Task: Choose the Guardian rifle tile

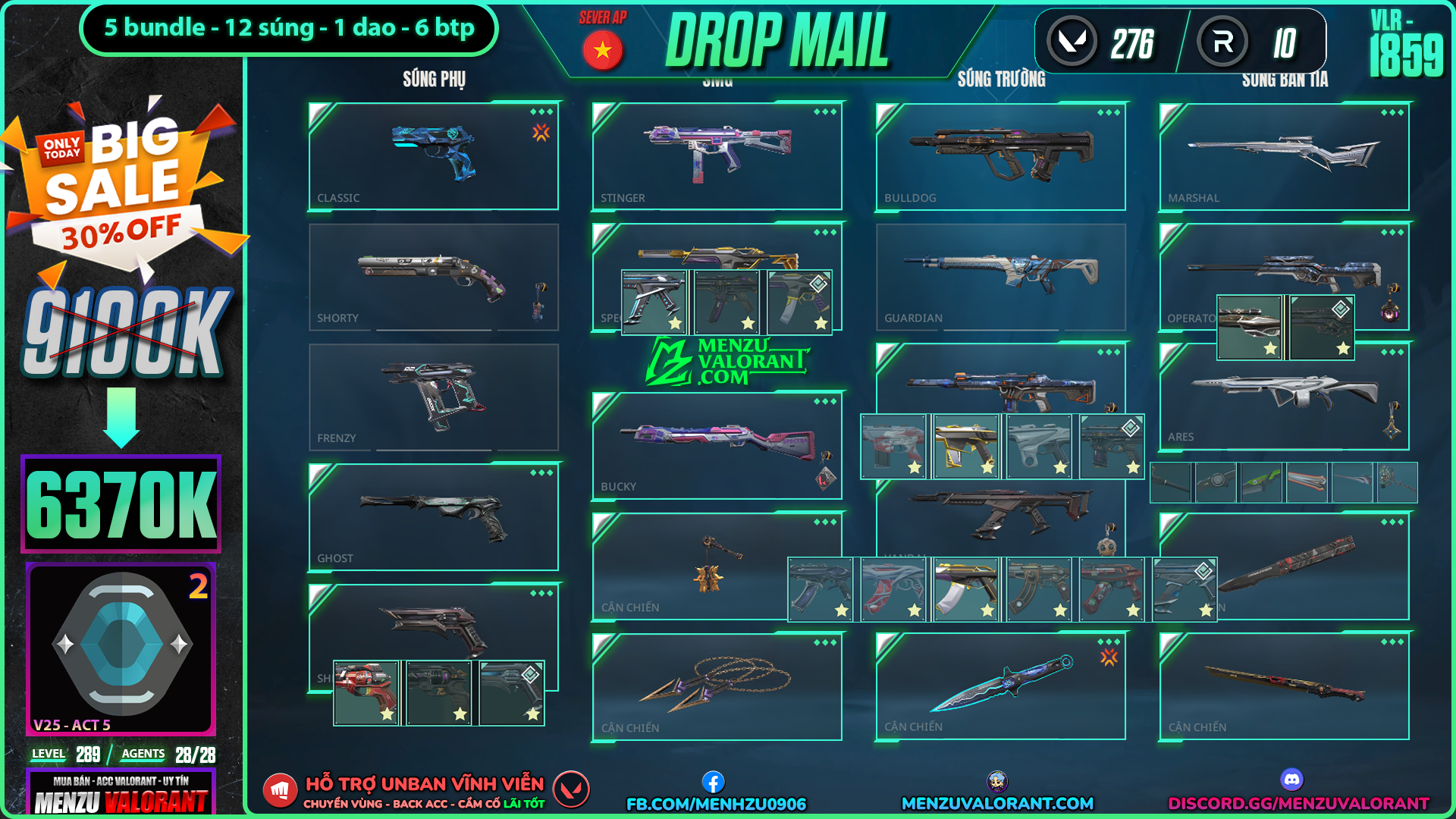Action: click(1000, 277)
